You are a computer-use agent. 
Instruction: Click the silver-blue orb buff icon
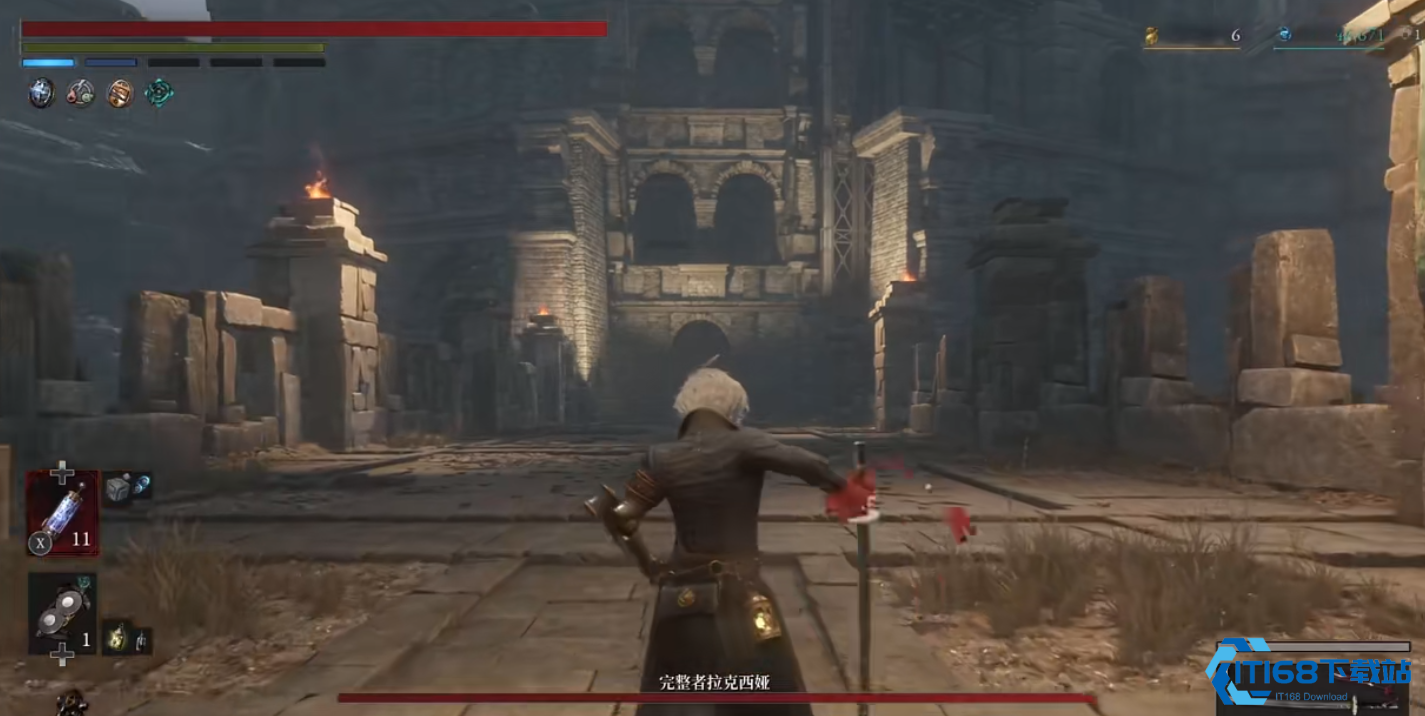[x=41, y=94]
